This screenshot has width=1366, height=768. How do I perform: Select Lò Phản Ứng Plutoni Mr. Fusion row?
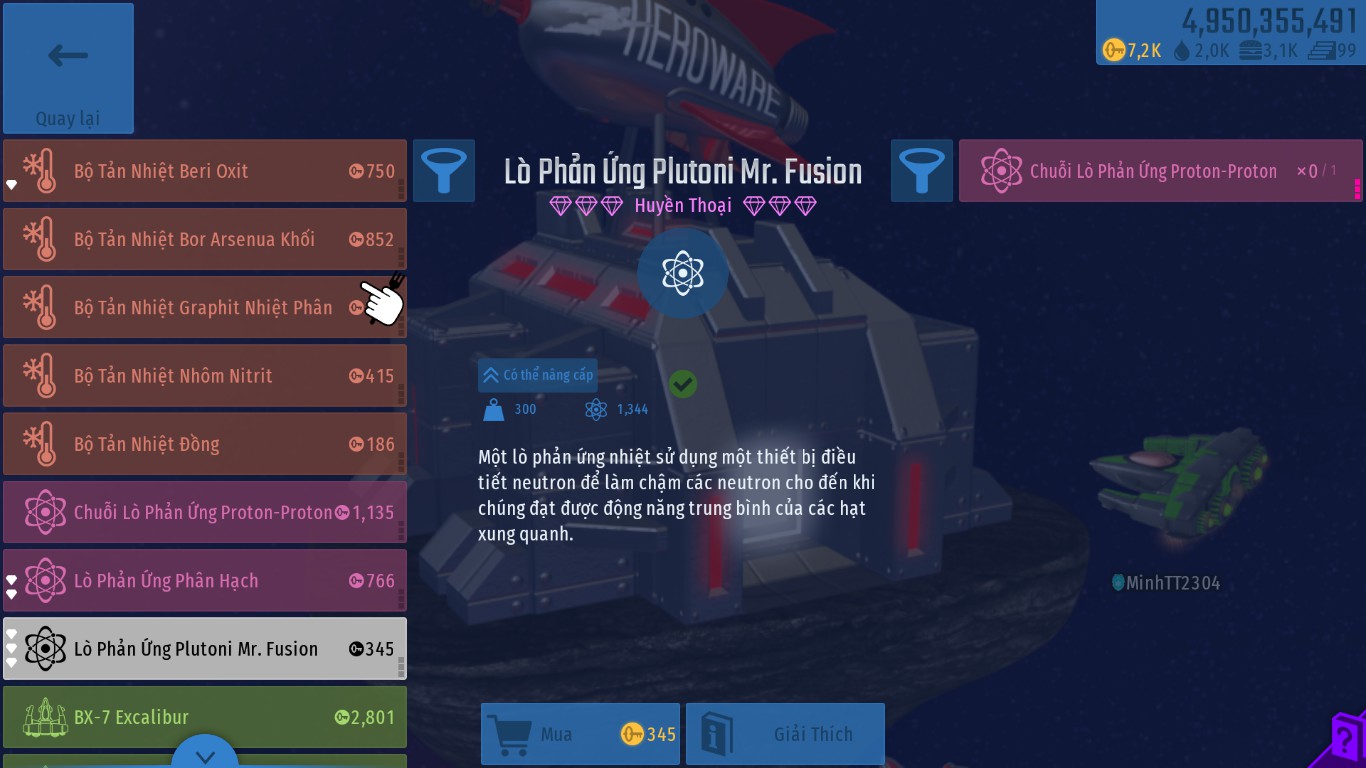204,648
